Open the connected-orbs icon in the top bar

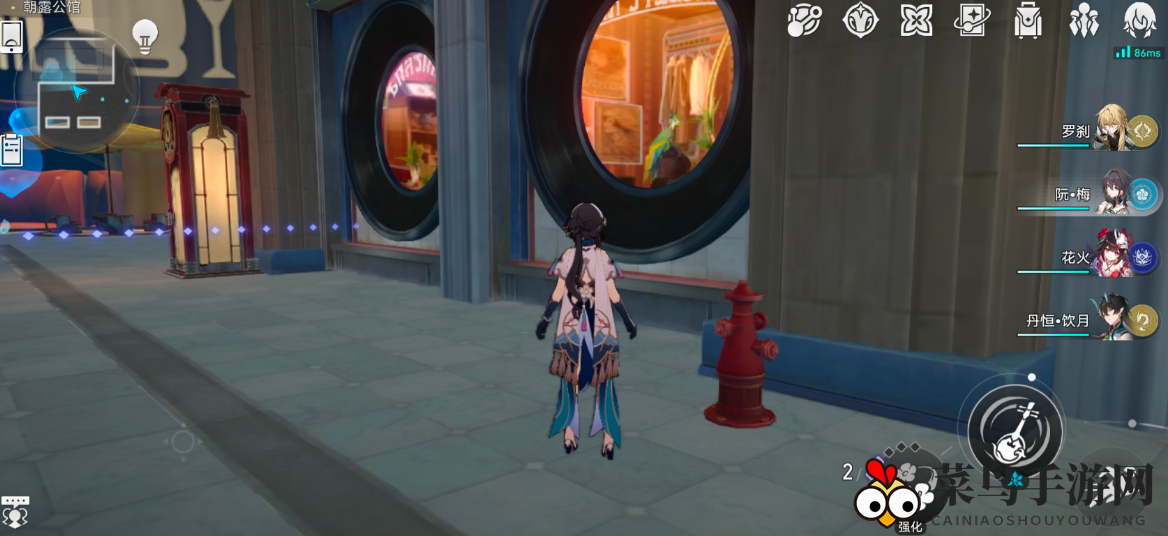(x=804, y=19)
